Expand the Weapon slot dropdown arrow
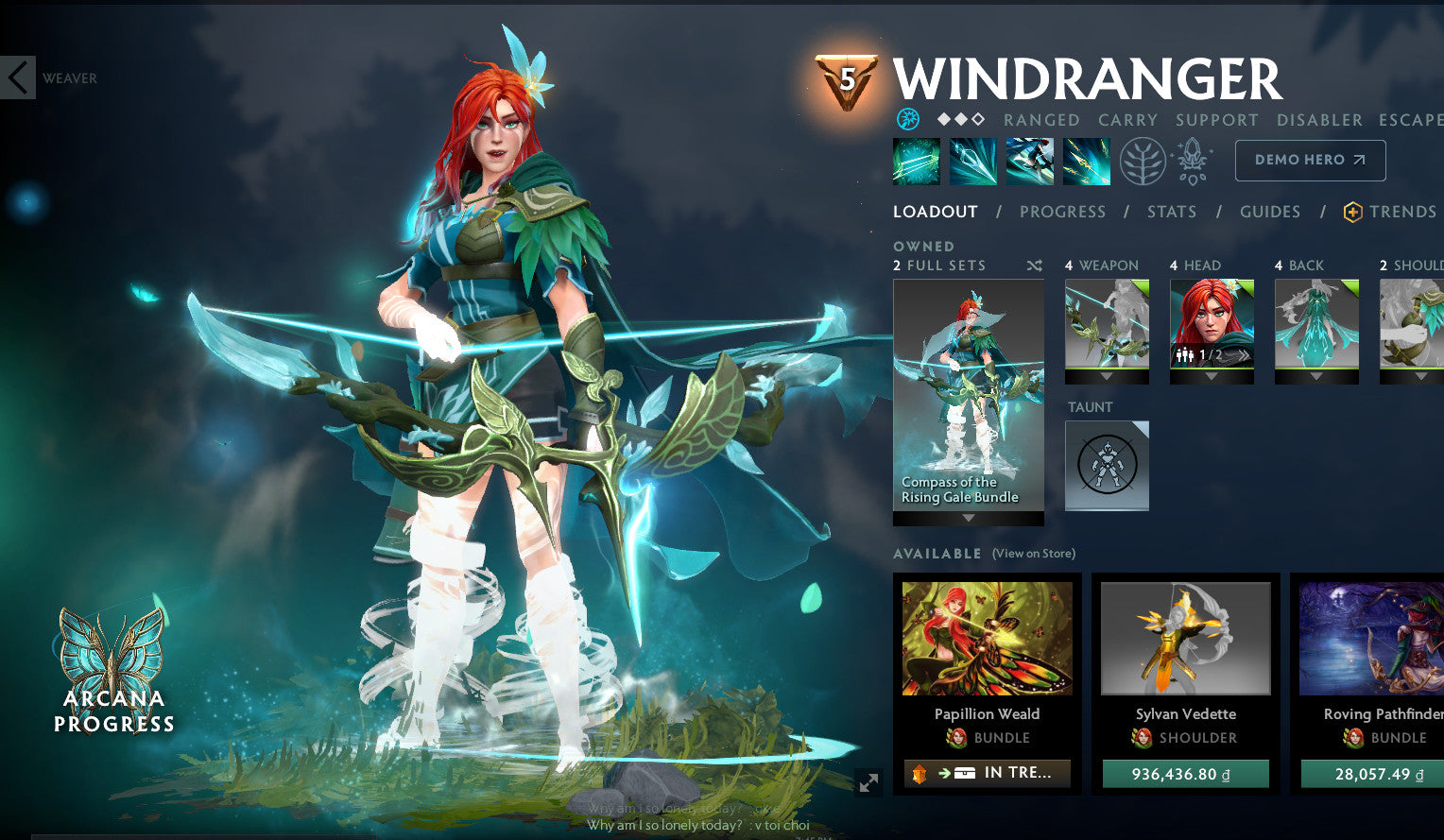The width and height of the screenshot is (1444, 840). (1107, 376)
